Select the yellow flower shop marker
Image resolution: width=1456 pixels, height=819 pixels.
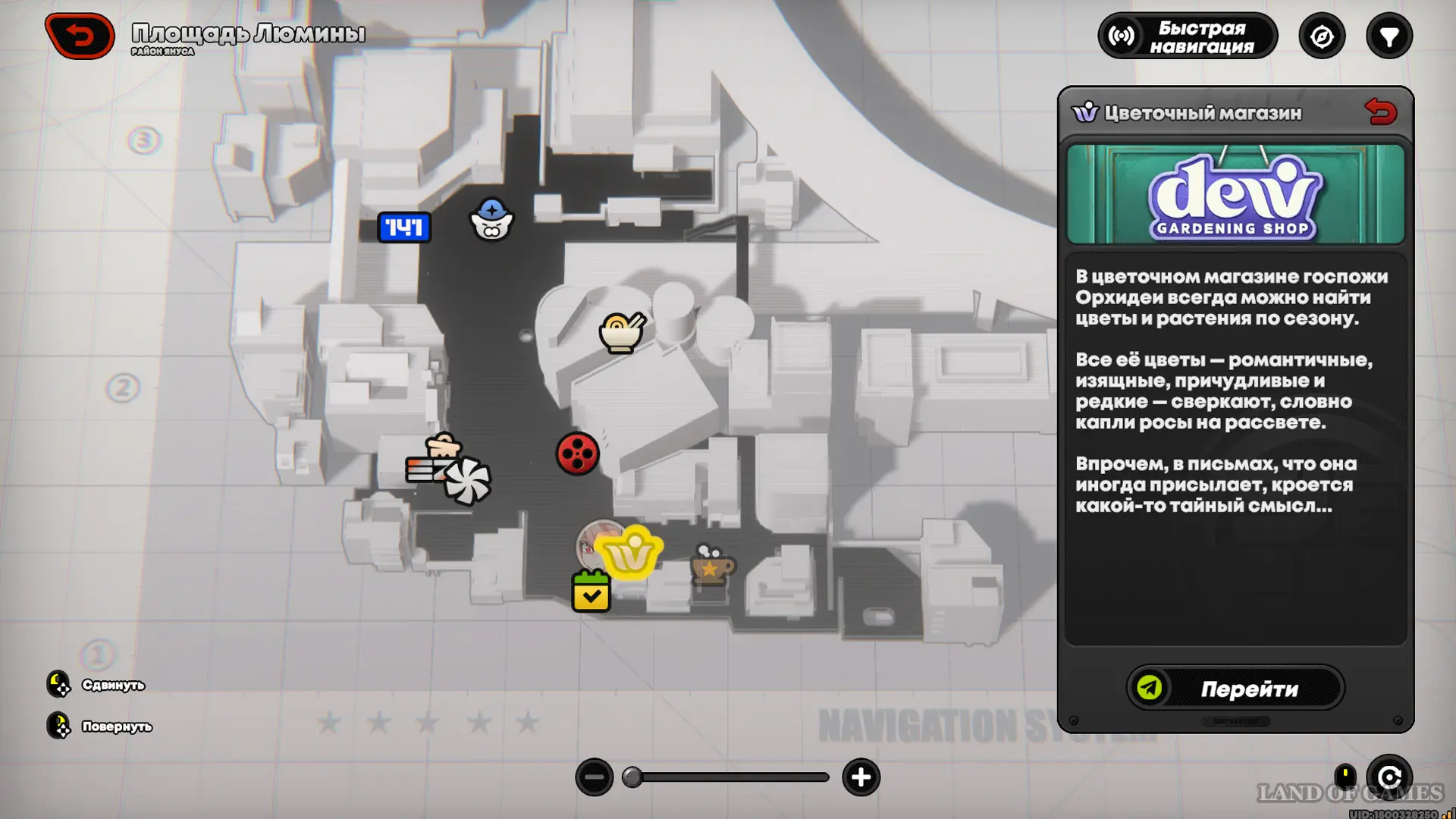point(630,554)
